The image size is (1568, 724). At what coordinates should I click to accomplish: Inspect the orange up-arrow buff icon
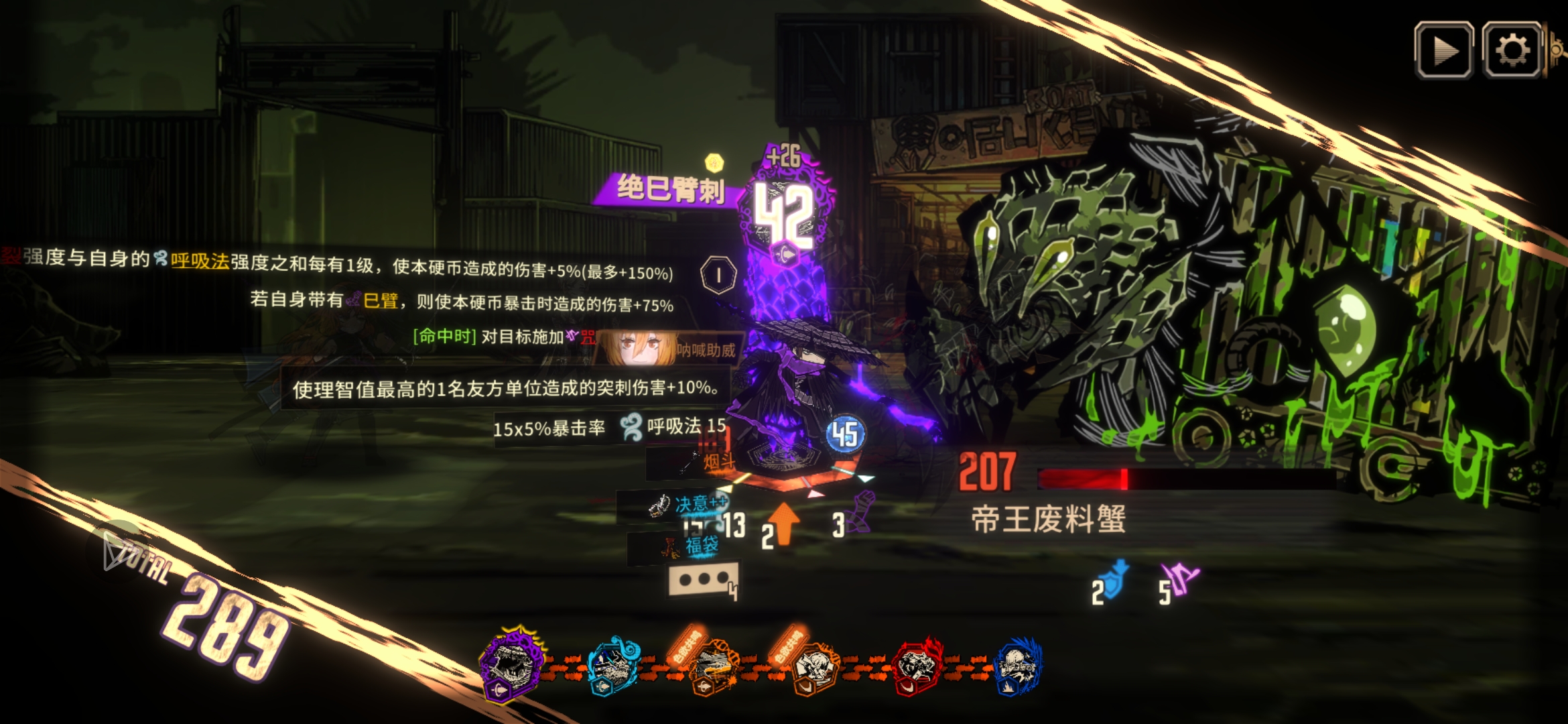[783, 522]
